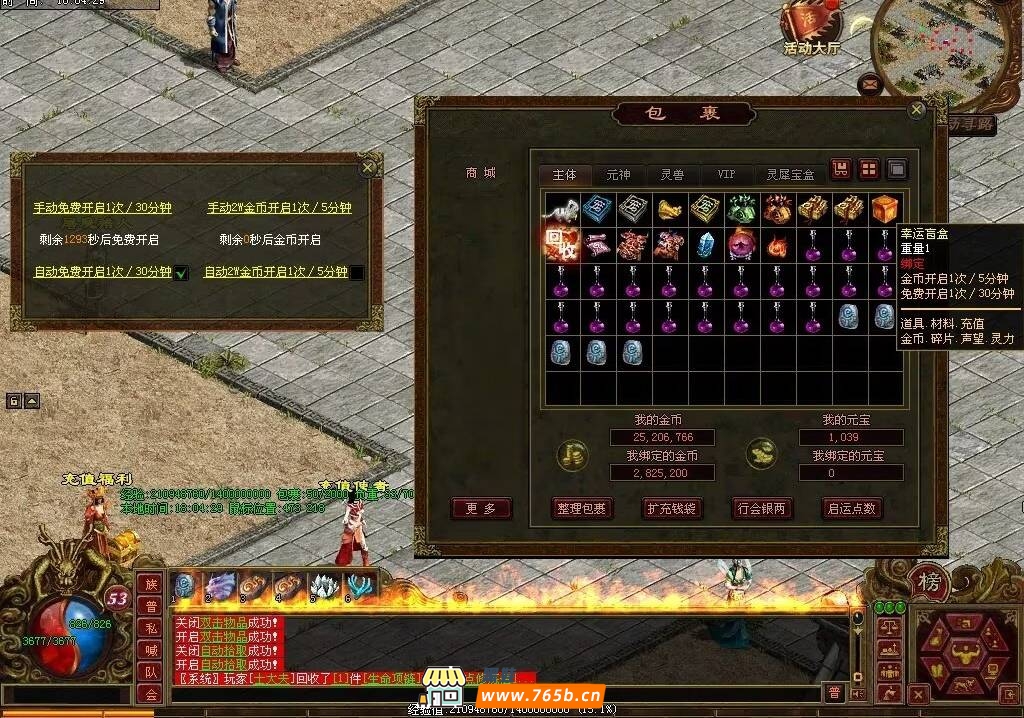
Task: Click the 扩充钱袋 button
Action: 671,508
